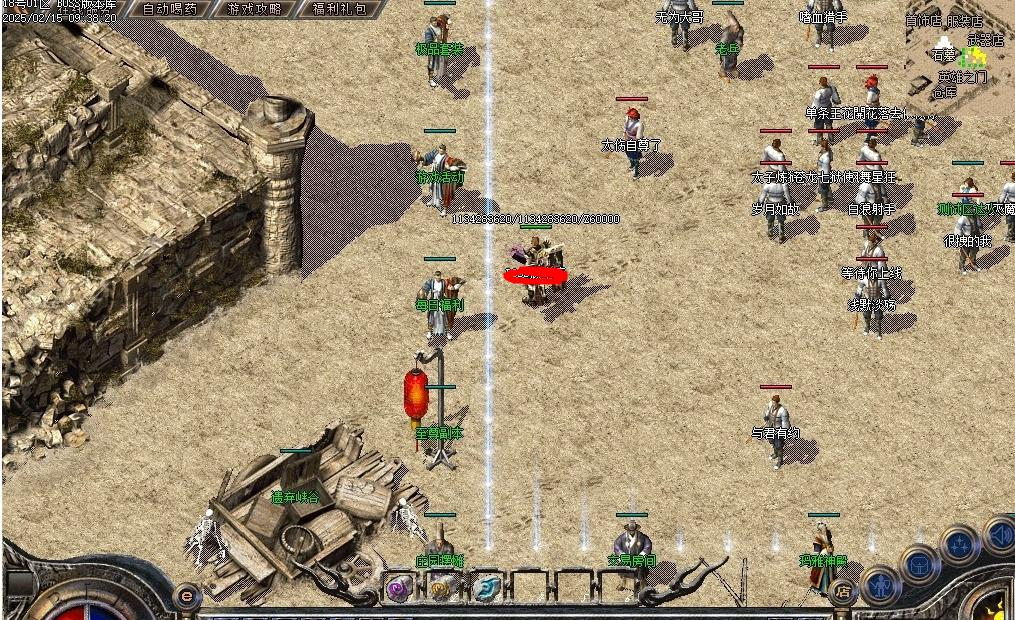
Task: Select the 首饰店 label on the minimap
Action: point(924,20)
